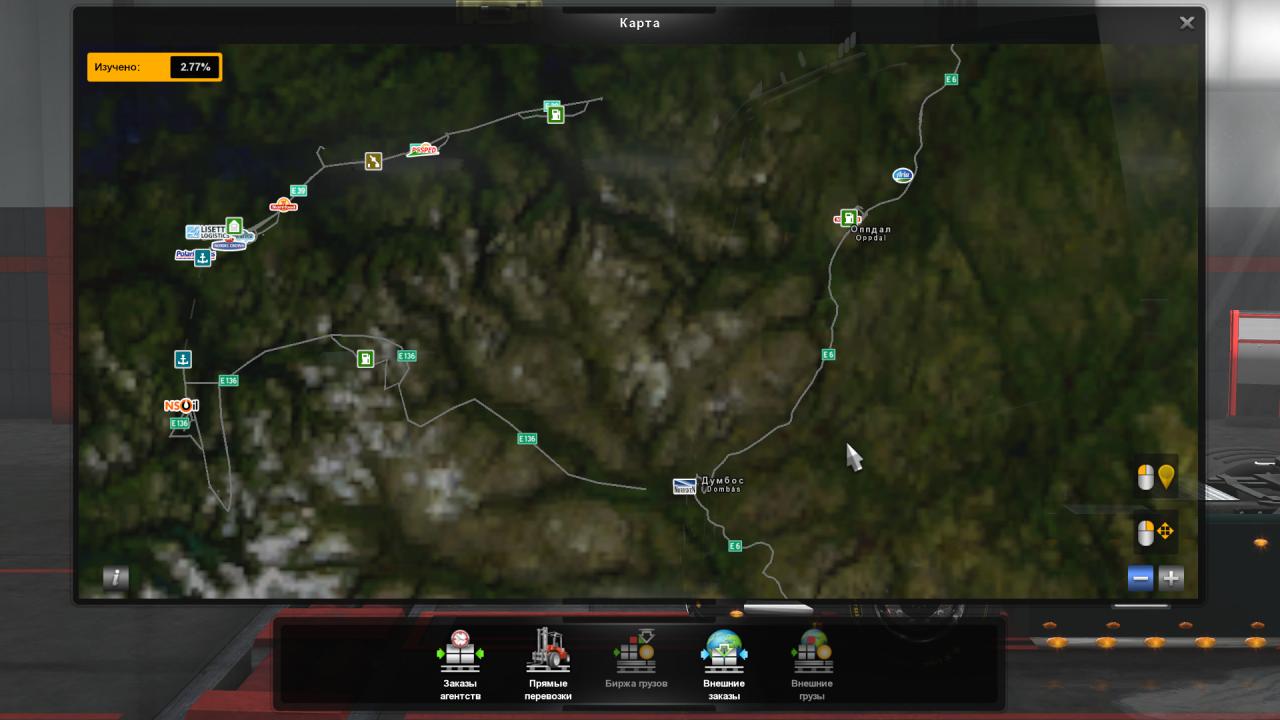The height and width of the screenshot is (720, 1280).
Task: Click the brown quarry marker near Posped
Action: coord(373,161)
